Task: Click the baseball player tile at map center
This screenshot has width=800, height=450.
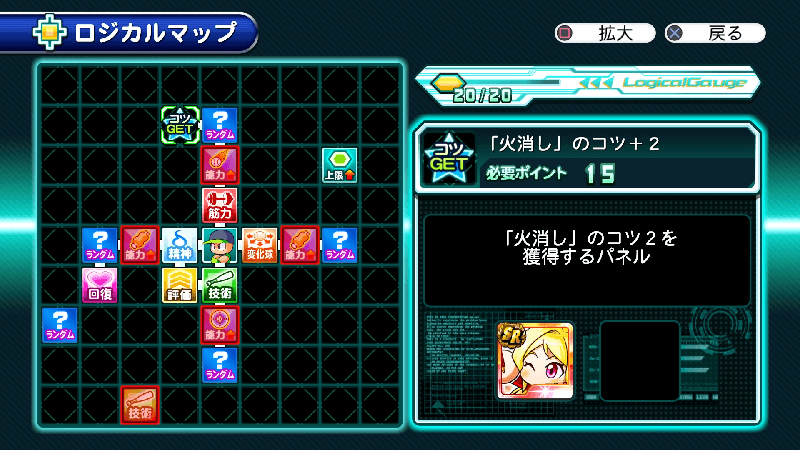Action: point(220,245)
